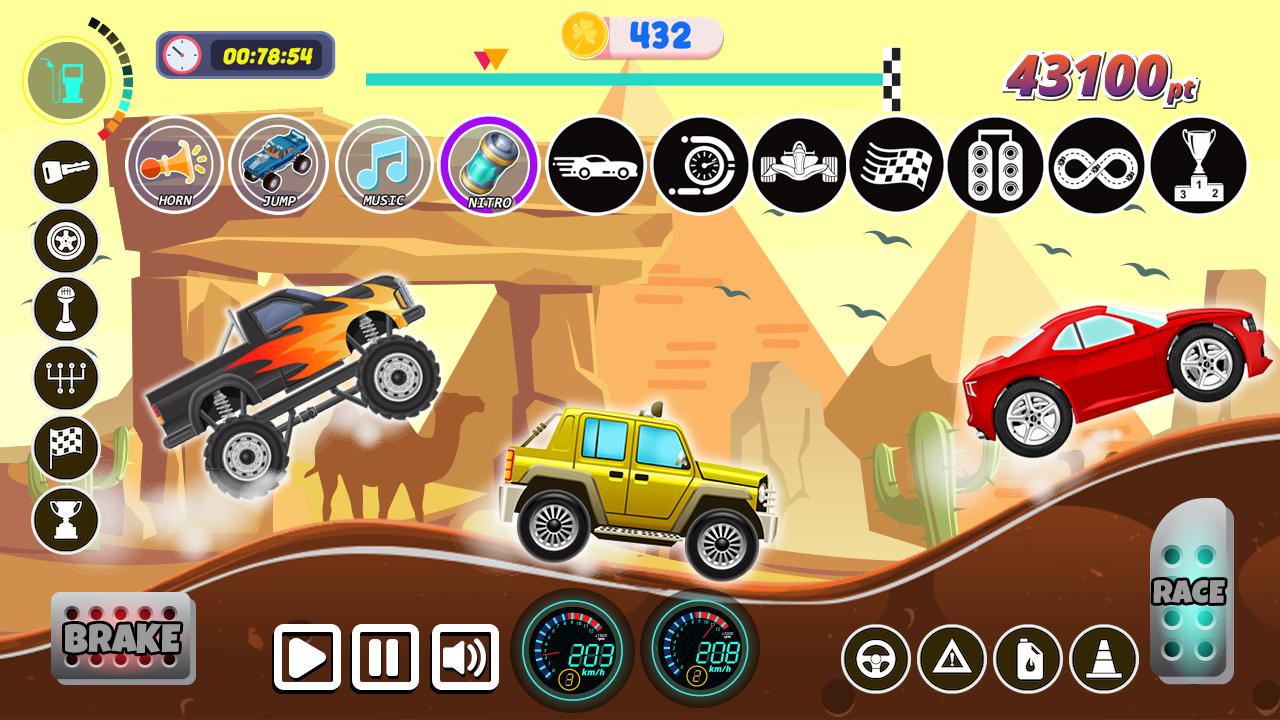Image resolution: width=1280 pixels, height=720 pixels.
Task: Open the fuel jerrycan icon
Action: 1027,659
